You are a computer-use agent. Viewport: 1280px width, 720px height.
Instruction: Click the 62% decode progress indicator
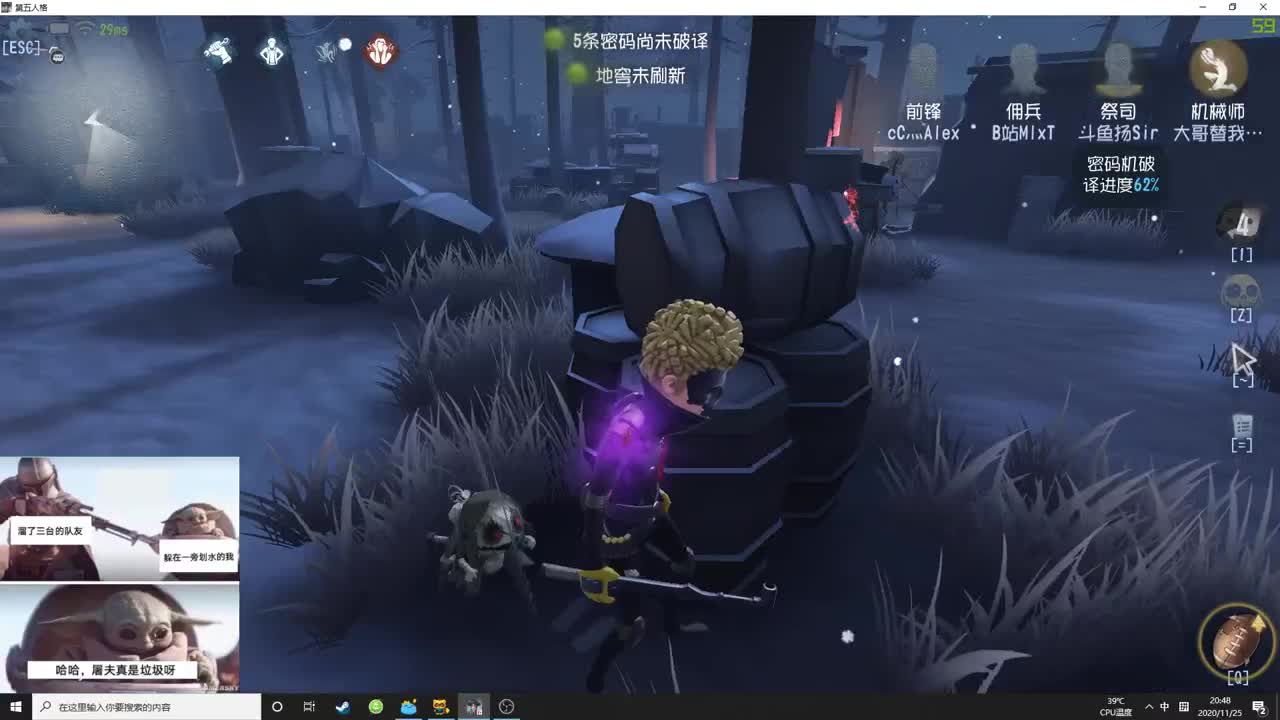coord(1120,173)
